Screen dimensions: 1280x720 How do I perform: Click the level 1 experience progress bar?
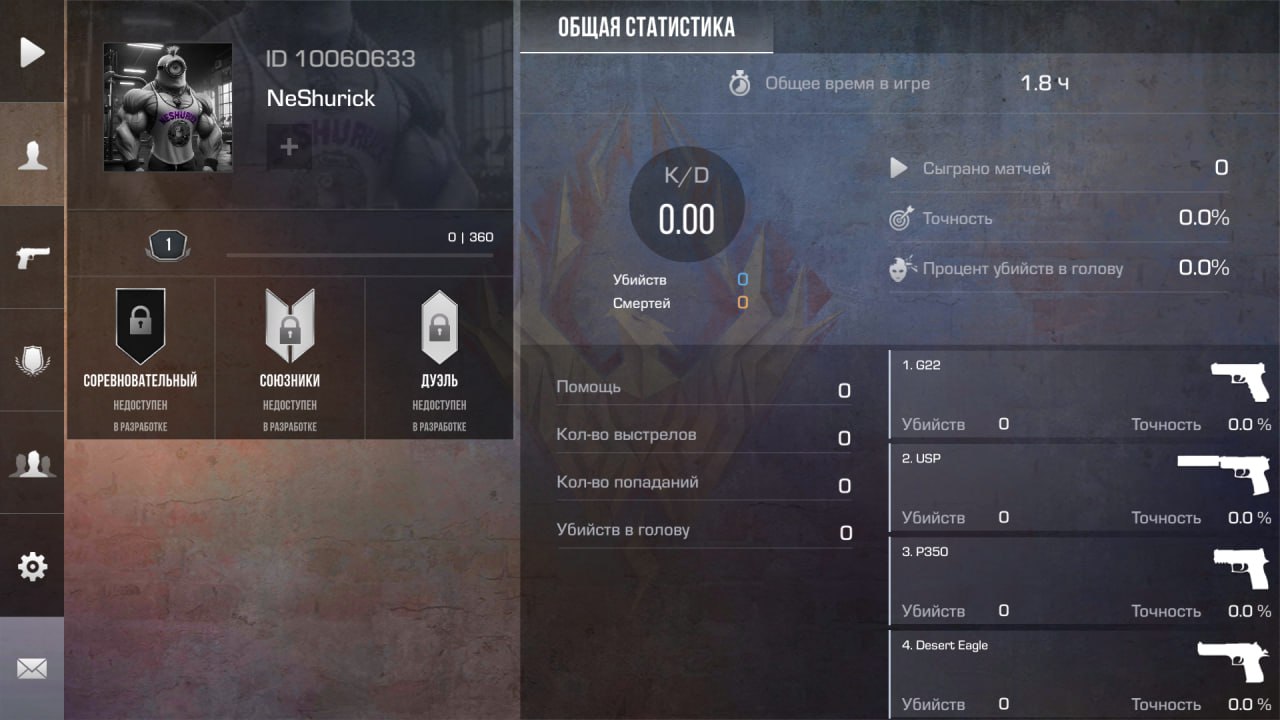[360, 254]
